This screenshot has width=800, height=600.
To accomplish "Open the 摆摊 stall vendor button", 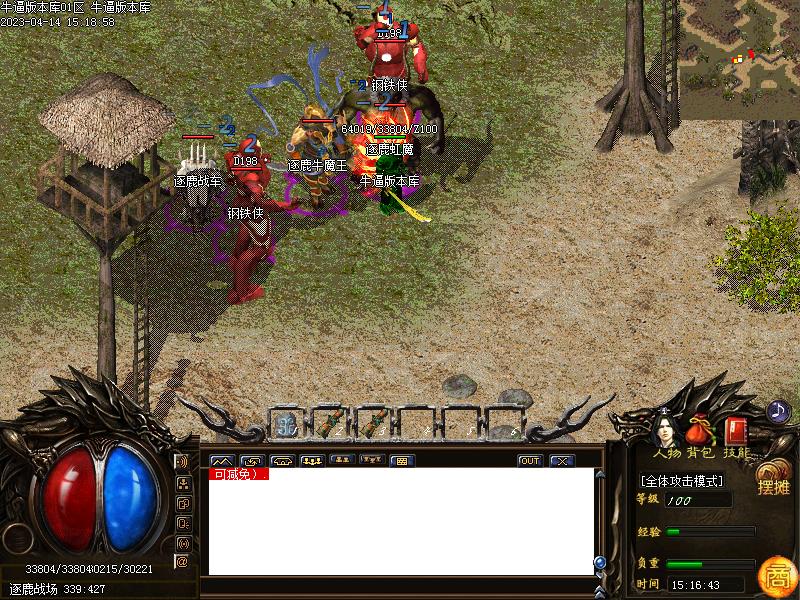I will click(773, 479).
